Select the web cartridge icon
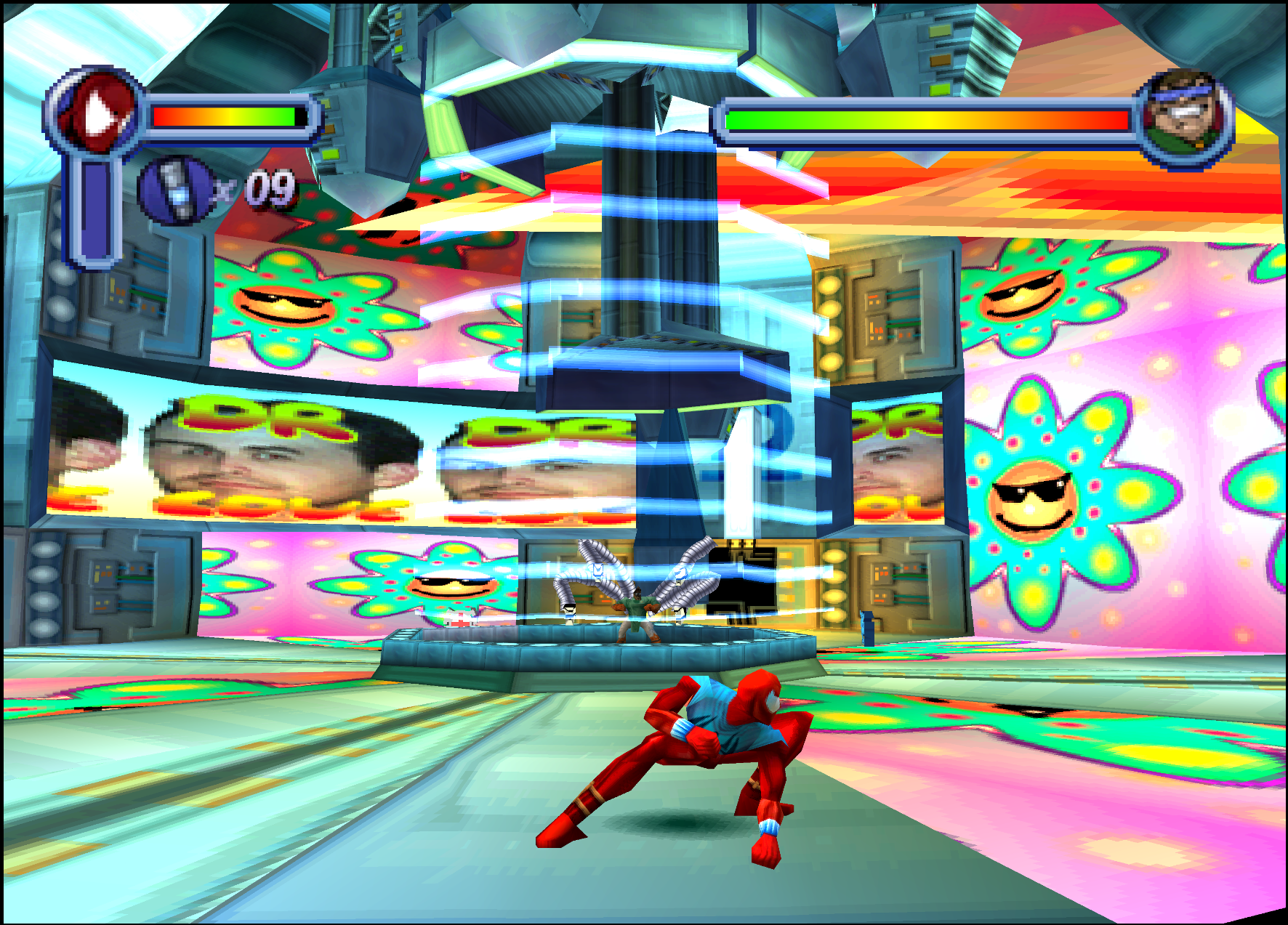 pos(174,190)
